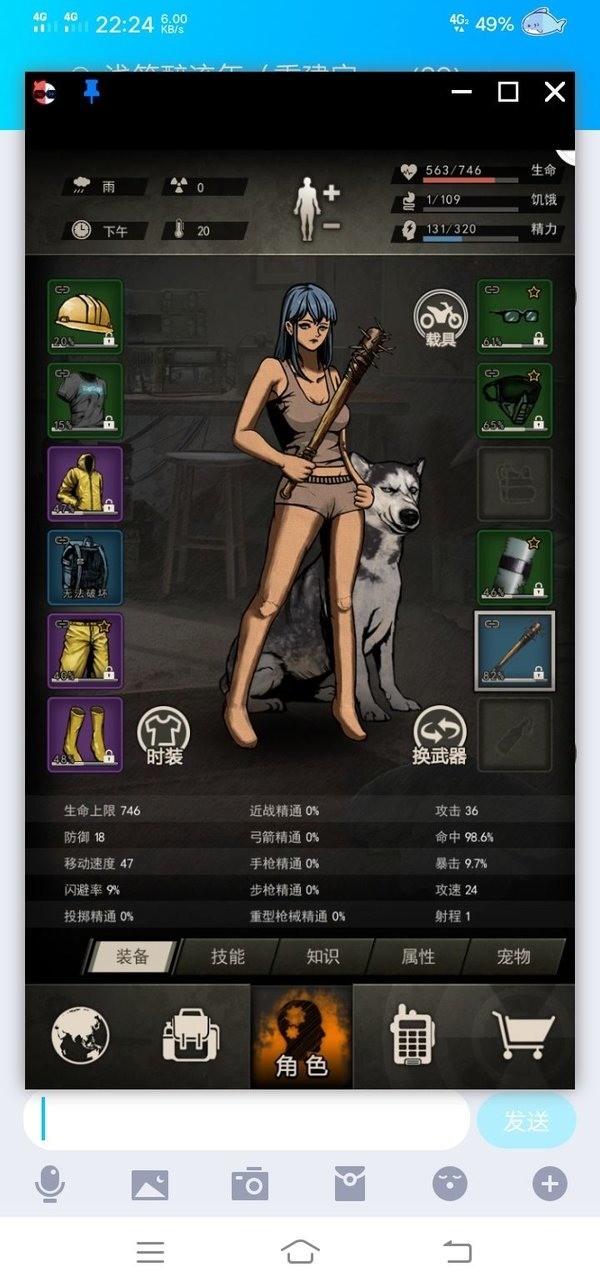The height and width of the screenshot is (1287, 600).
Task: Select the black backpack slot
Action: click(85, 567)
